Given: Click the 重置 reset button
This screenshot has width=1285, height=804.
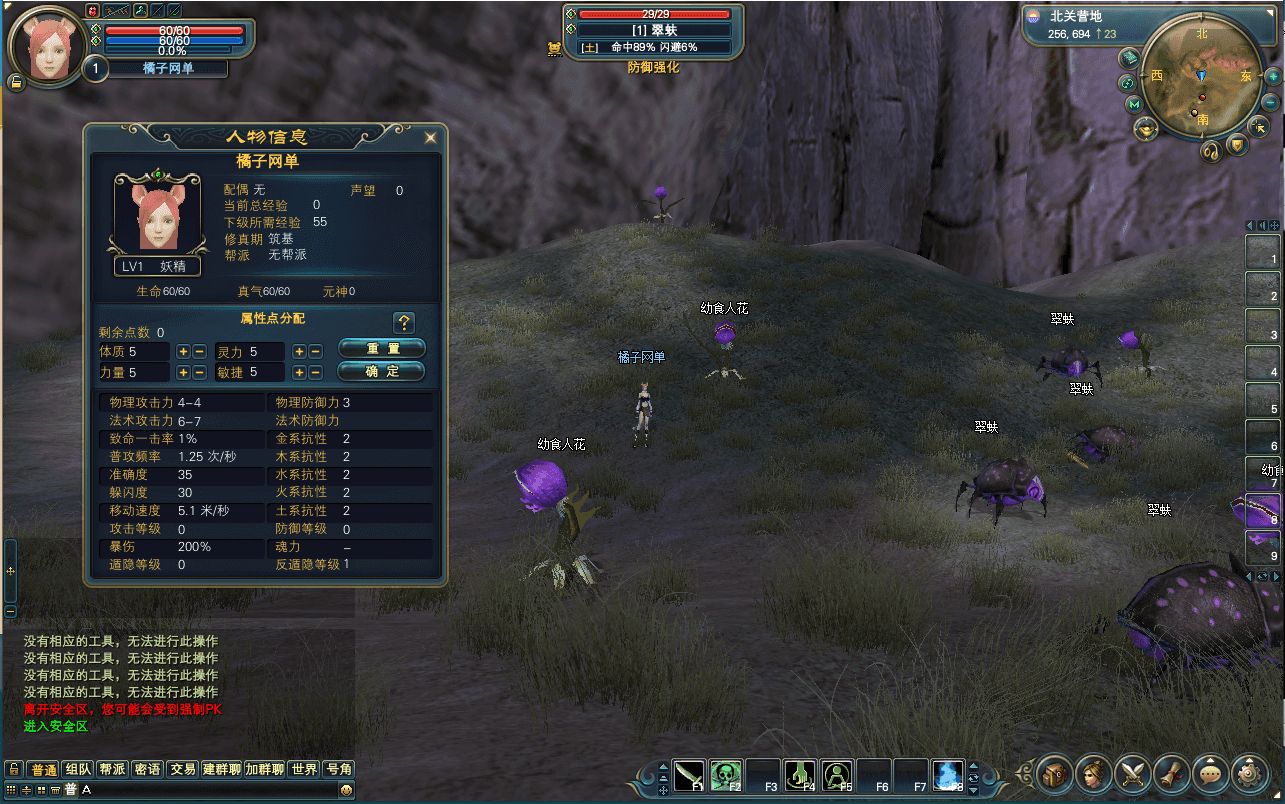Looking at the screenshot, I should click(382, 348).
